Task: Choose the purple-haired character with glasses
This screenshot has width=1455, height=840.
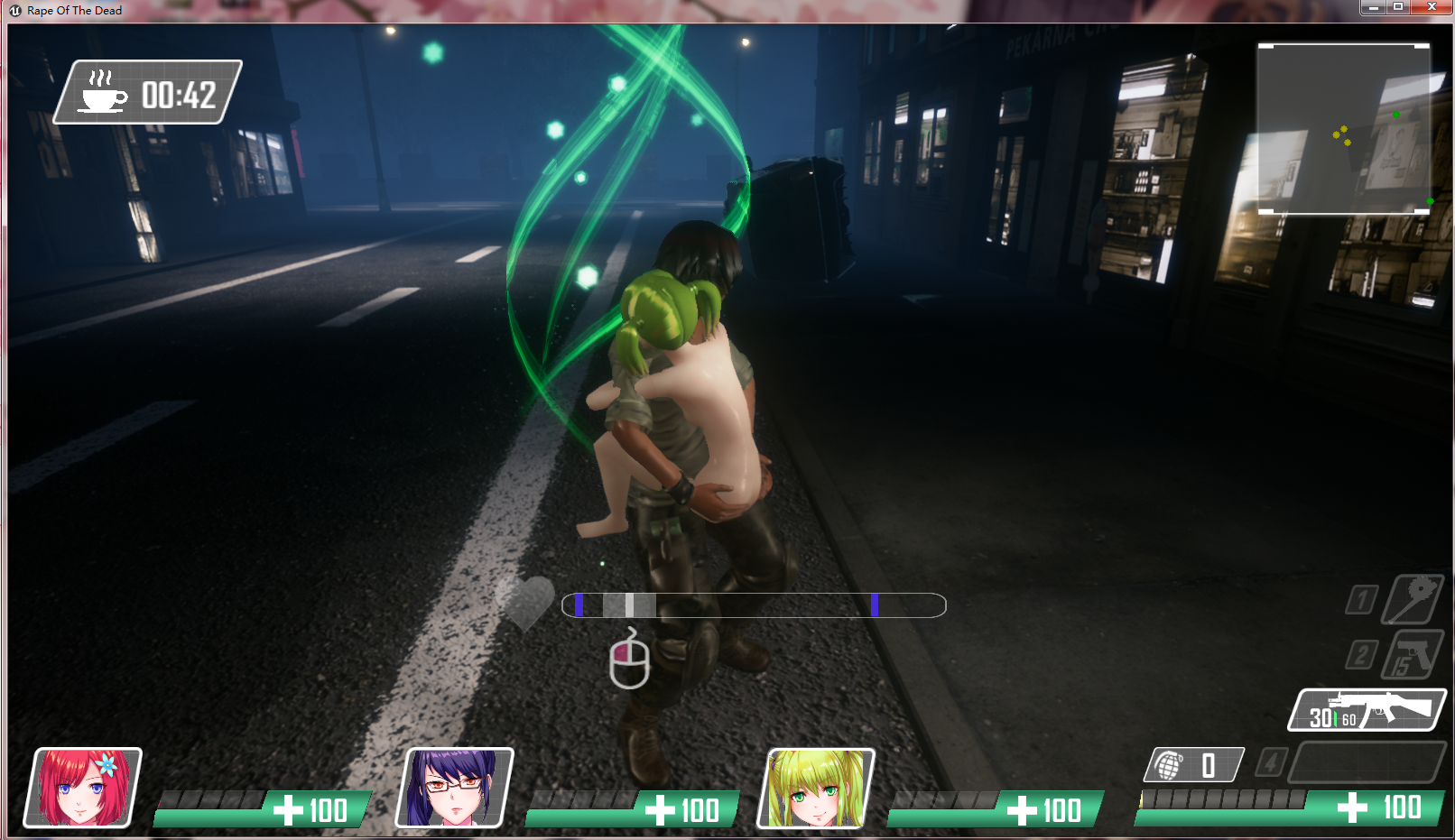Action: pyautogui.click(x=454, y=787)
